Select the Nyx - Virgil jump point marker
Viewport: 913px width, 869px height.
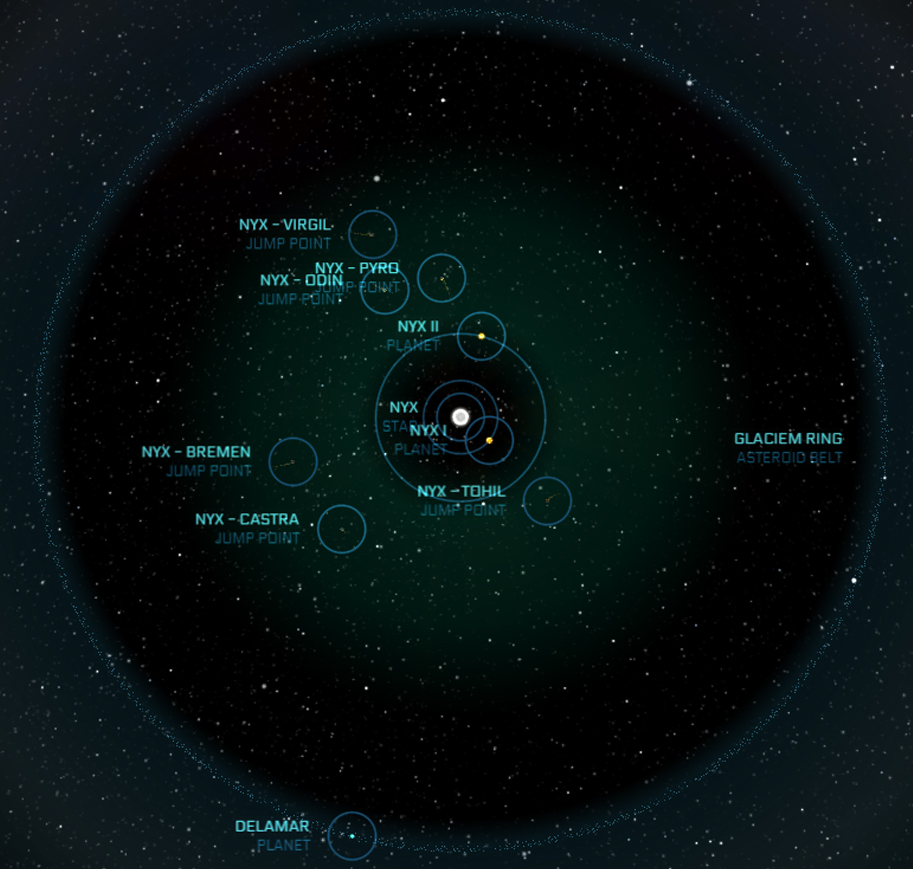click(373, 235)
